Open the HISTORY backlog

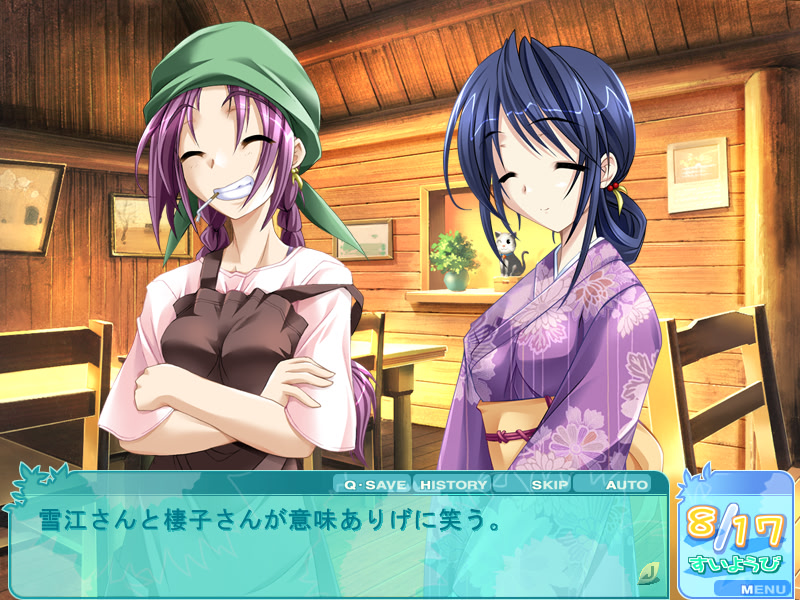(x=453, y=485)
